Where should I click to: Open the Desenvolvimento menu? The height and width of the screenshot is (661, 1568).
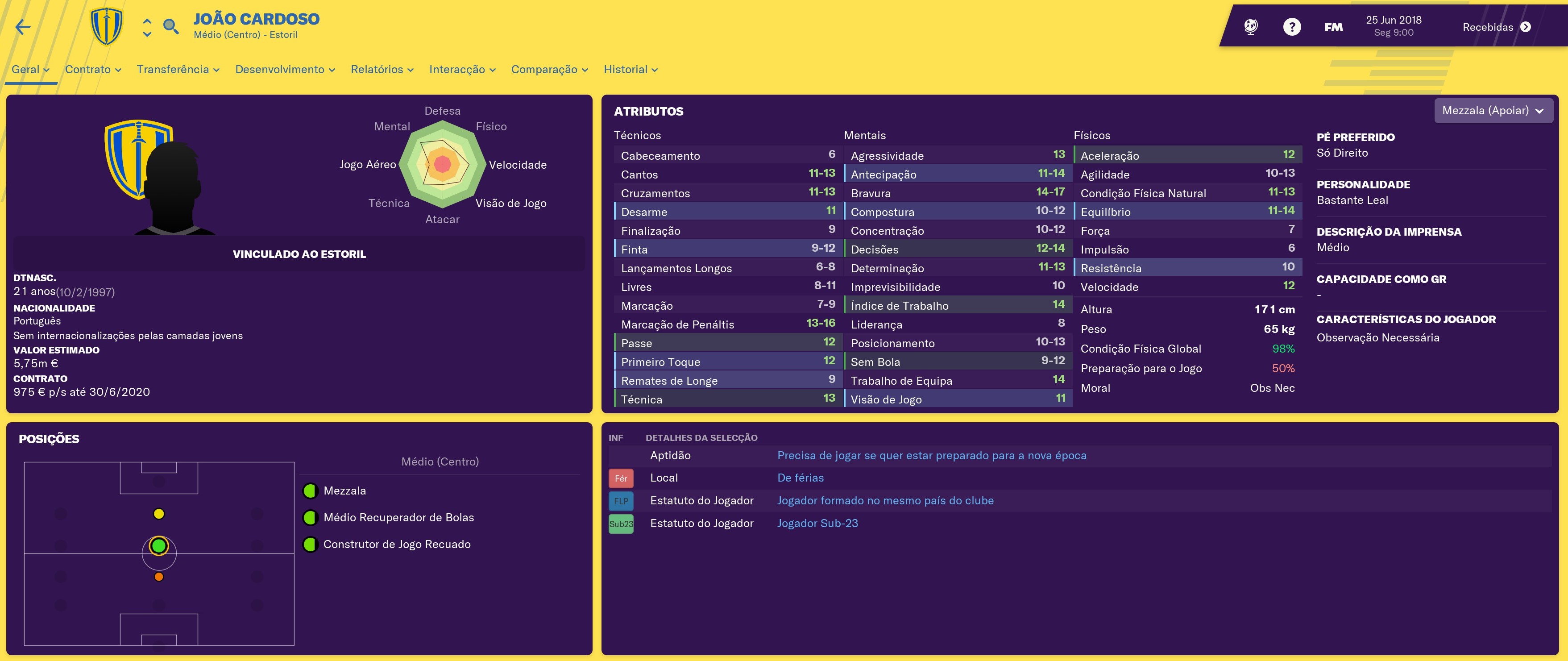[285, 69]
